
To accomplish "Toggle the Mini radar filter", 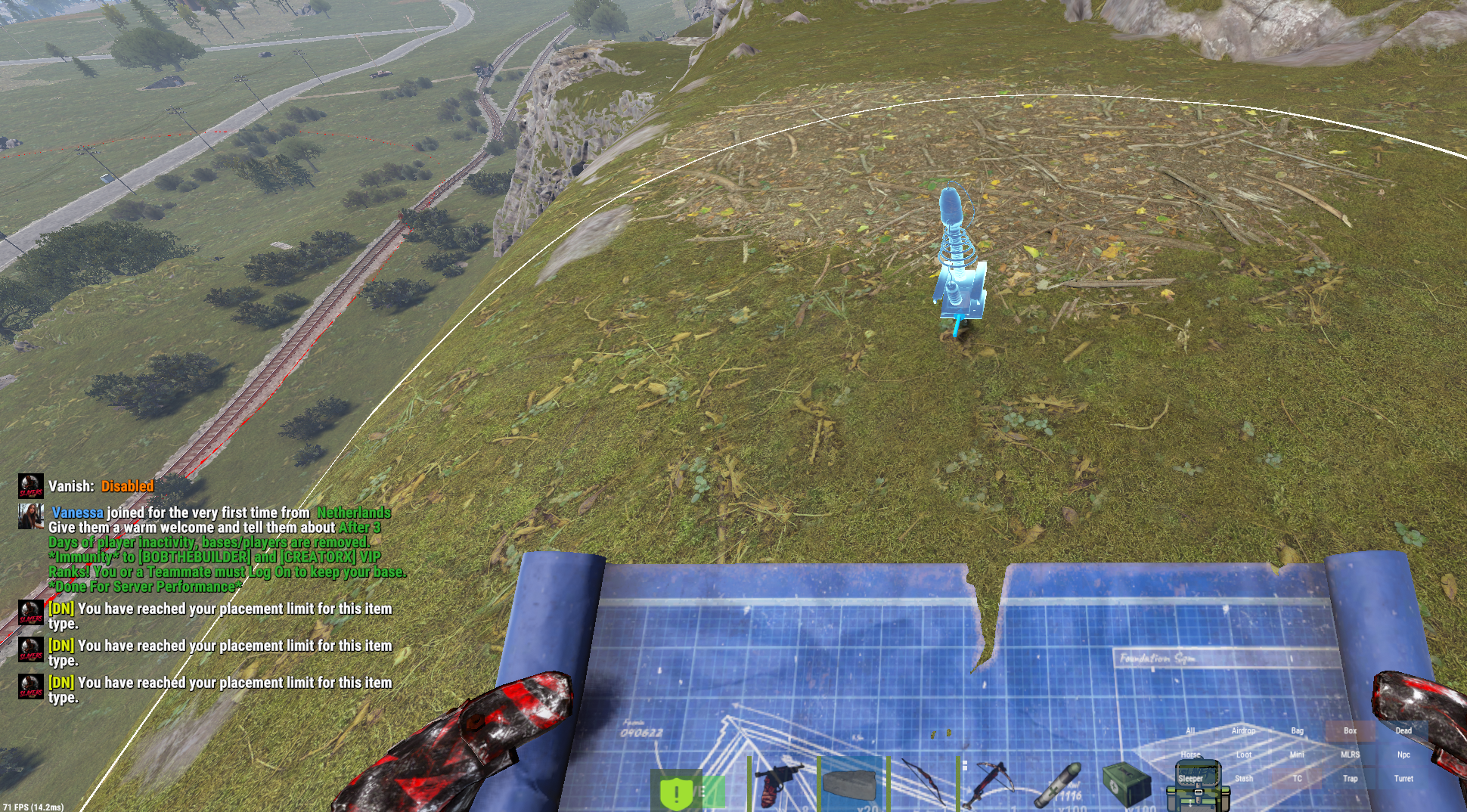I will coord(1297,755).
